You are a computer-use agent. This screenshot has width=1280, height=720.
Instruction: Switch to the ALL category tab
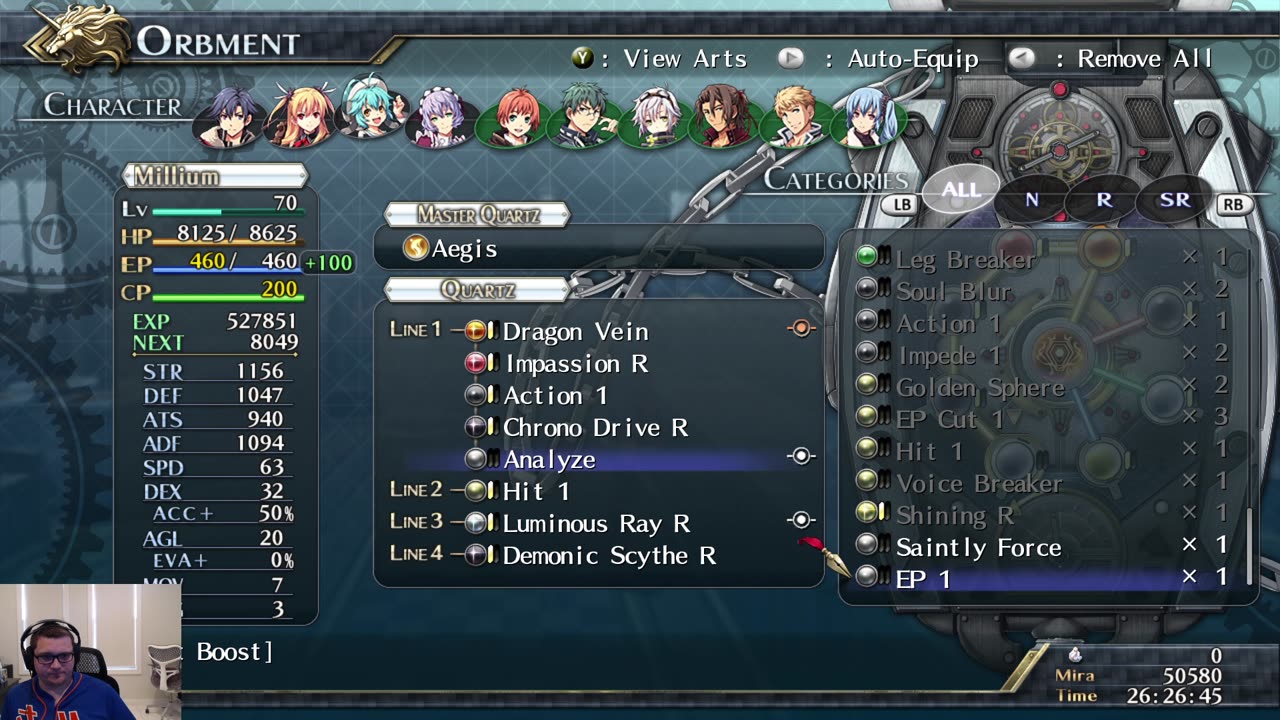(x=960, y=191)
